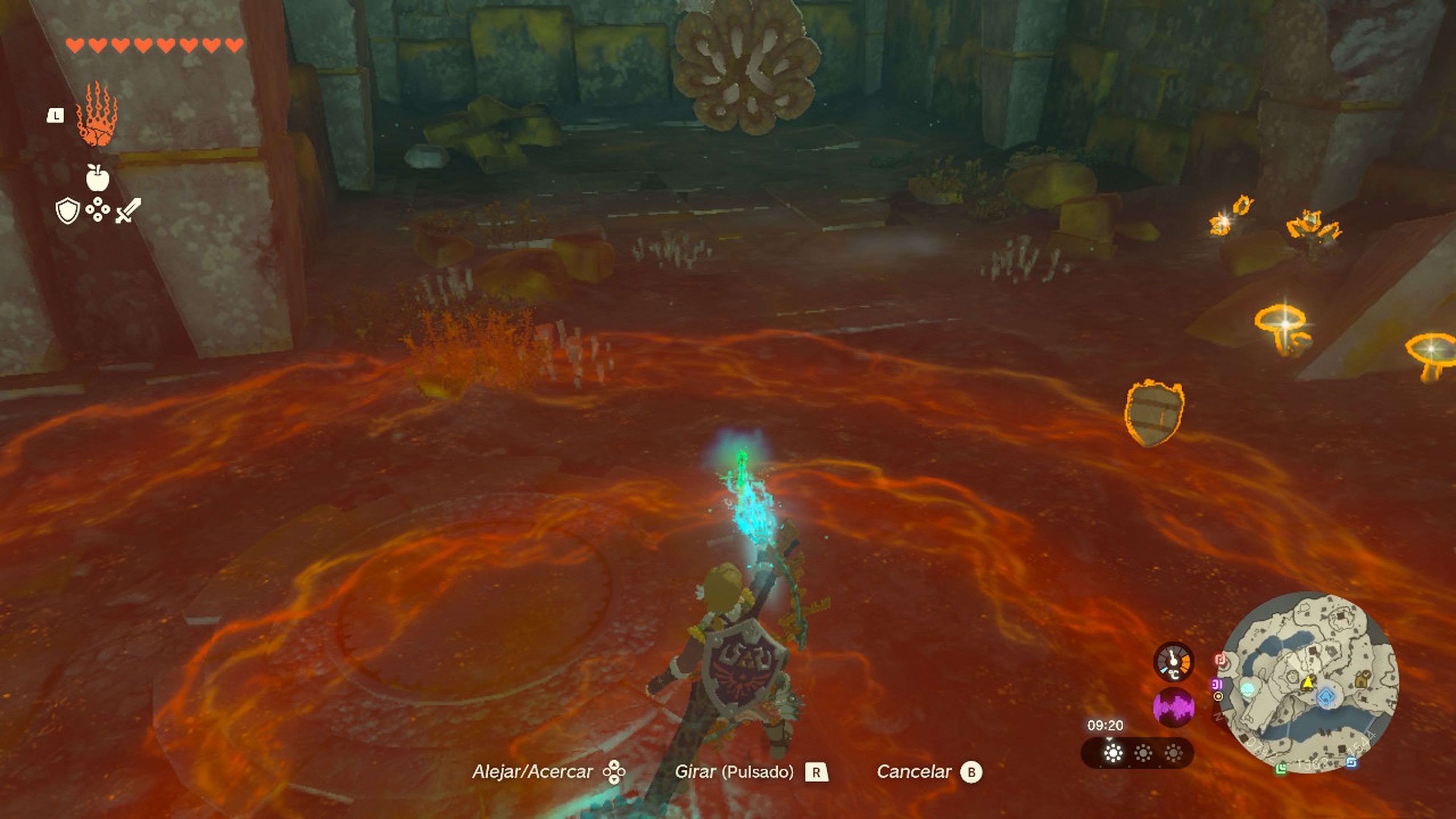1456x819 pixels.
Task: Expand the red marker icon near the minimap
Action: click(1220, 659)
